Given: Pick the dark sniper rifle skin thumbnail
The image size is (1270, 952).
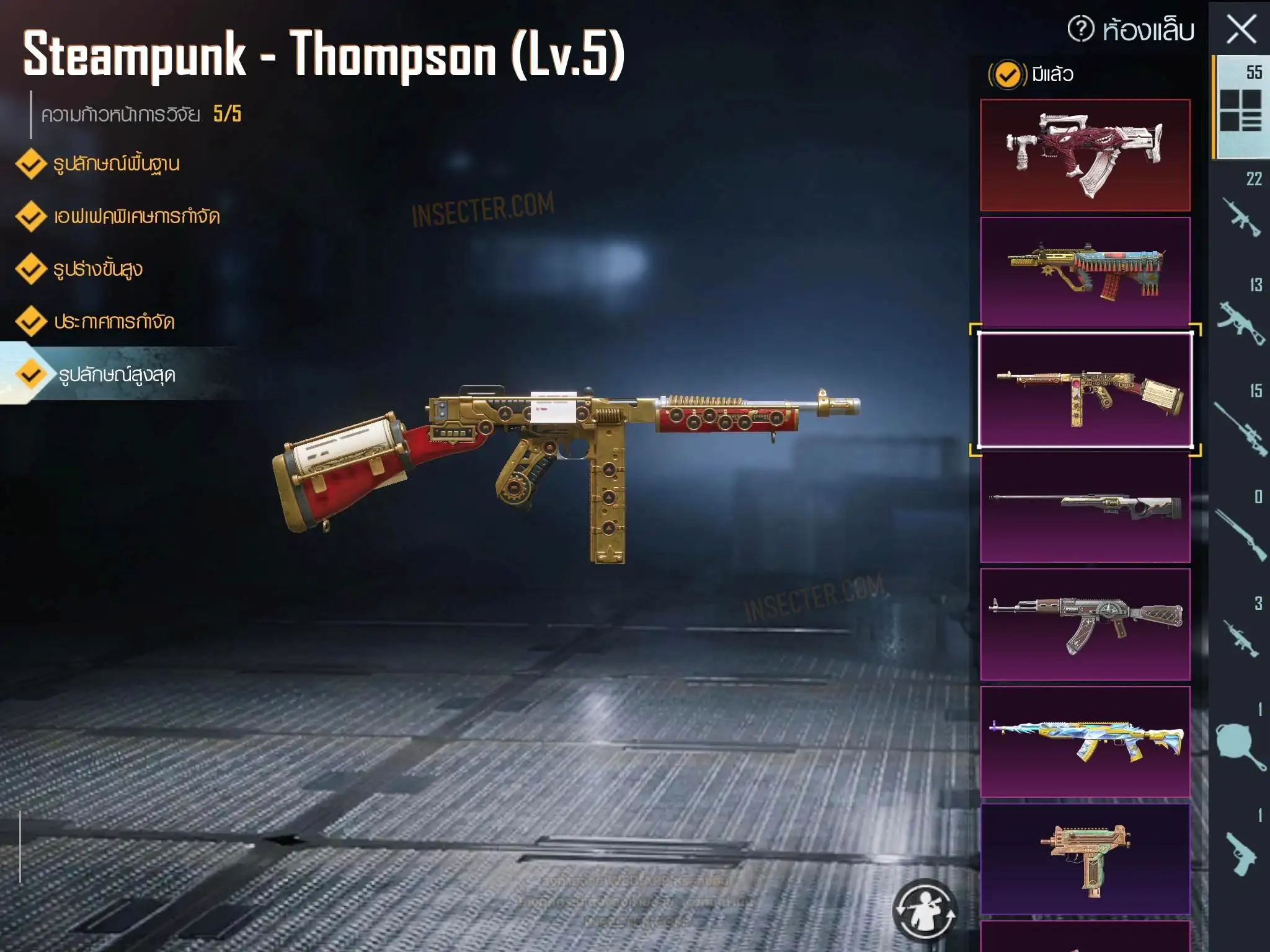Looking at the screenshot, I should [1085, 508].
